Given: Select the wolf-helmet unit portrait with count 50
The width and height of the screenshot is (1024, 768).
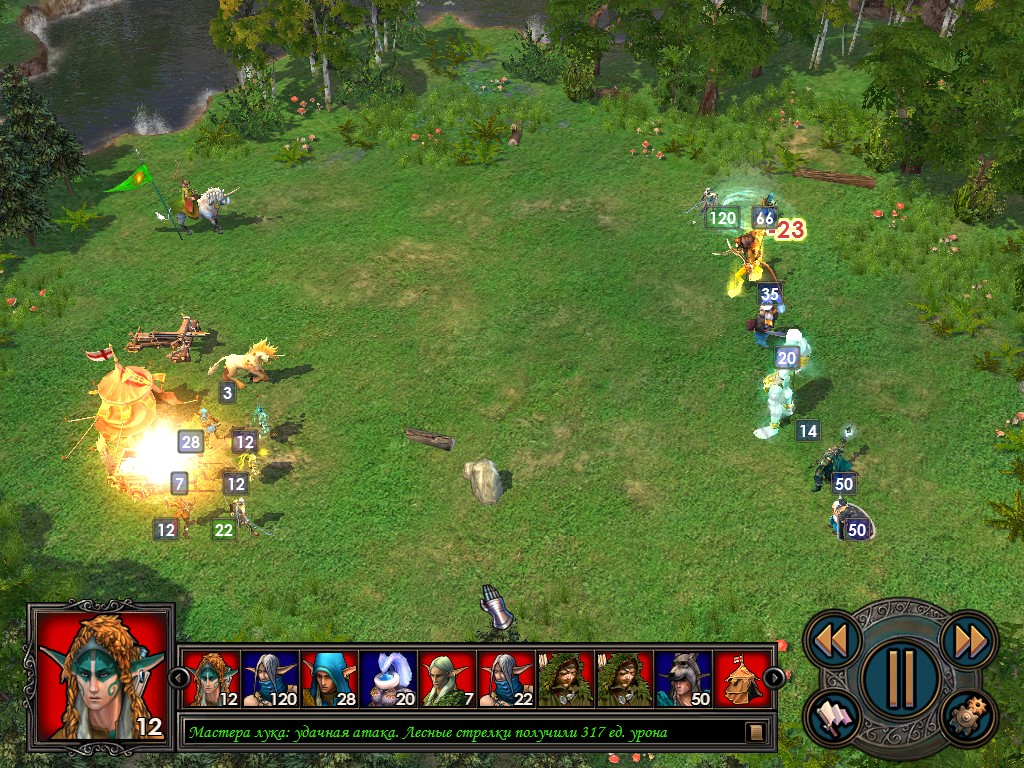Looking at the screenshot, I should coord(683,679).
